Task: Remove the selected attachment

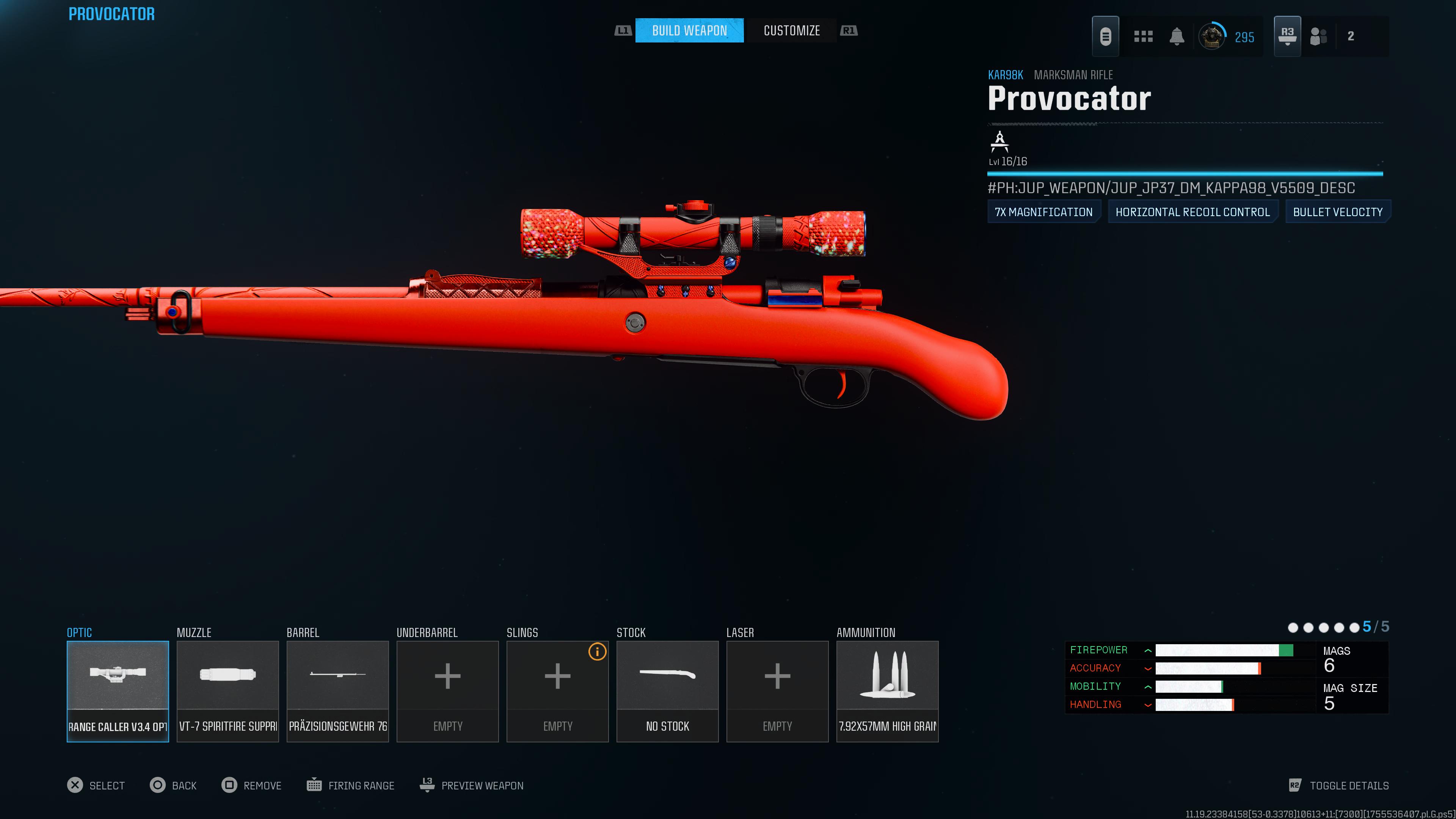Action: click(251, 785)
